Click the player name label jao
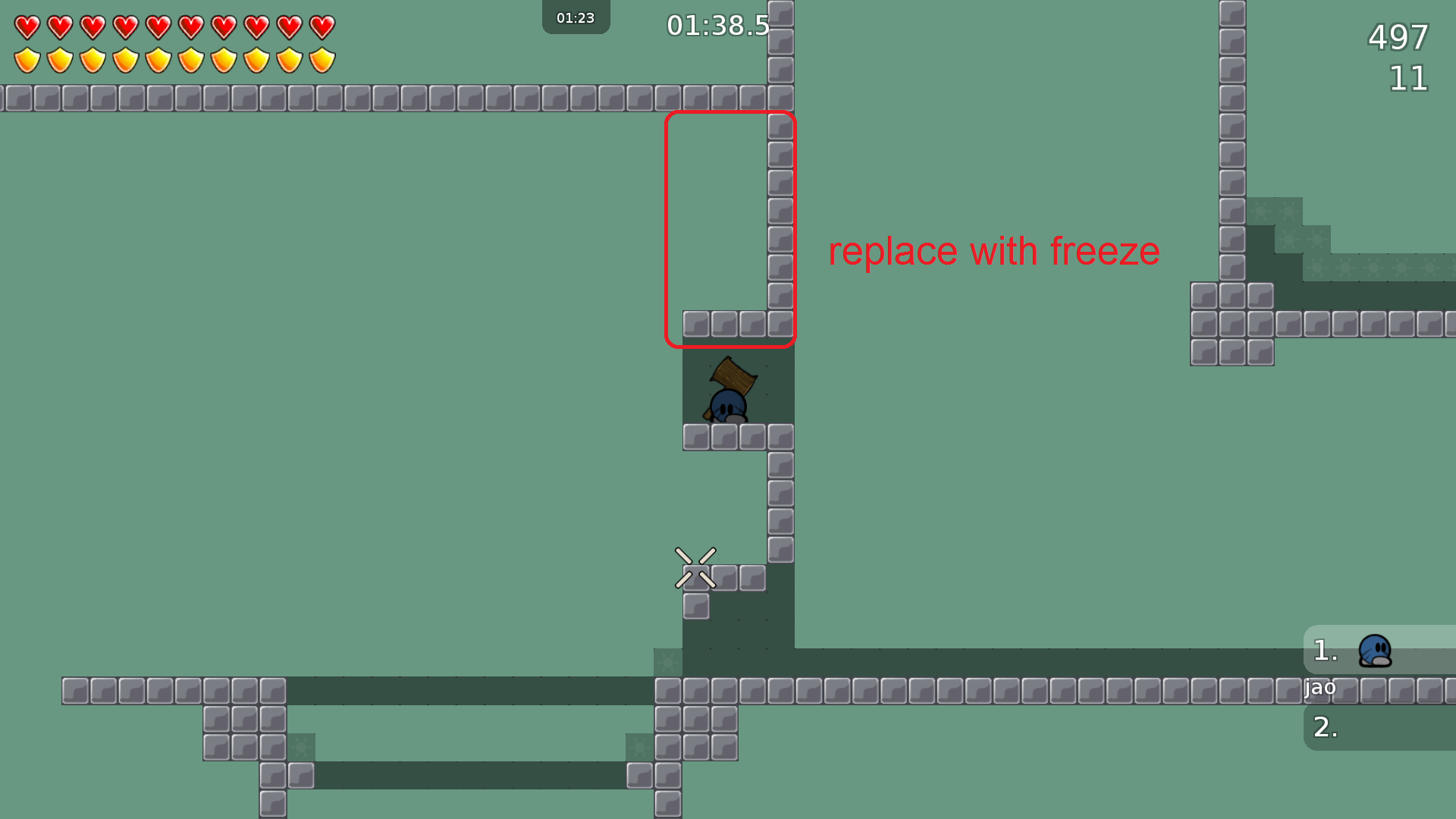This screenshot has width=1456, height=819. tap(1320, 688)
